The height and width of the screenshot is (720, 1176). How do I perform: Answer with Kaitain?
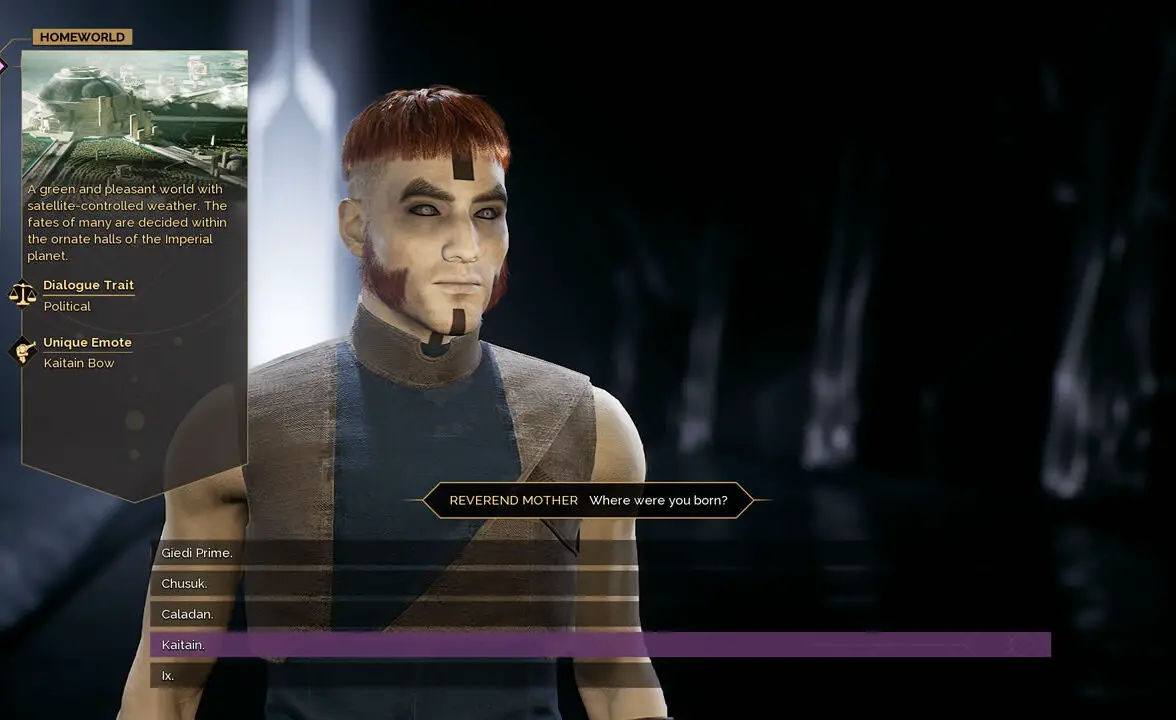184,645
